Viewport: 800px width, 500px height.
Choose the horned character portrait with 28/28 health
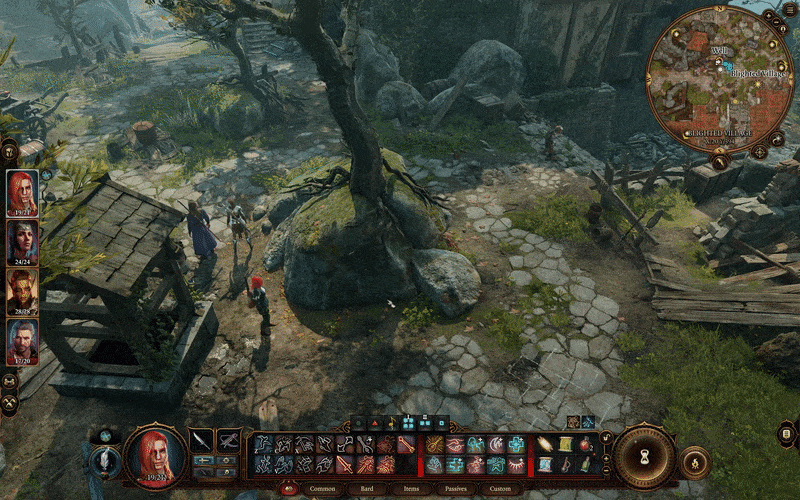pyautogui.click(x=23, y=290)
